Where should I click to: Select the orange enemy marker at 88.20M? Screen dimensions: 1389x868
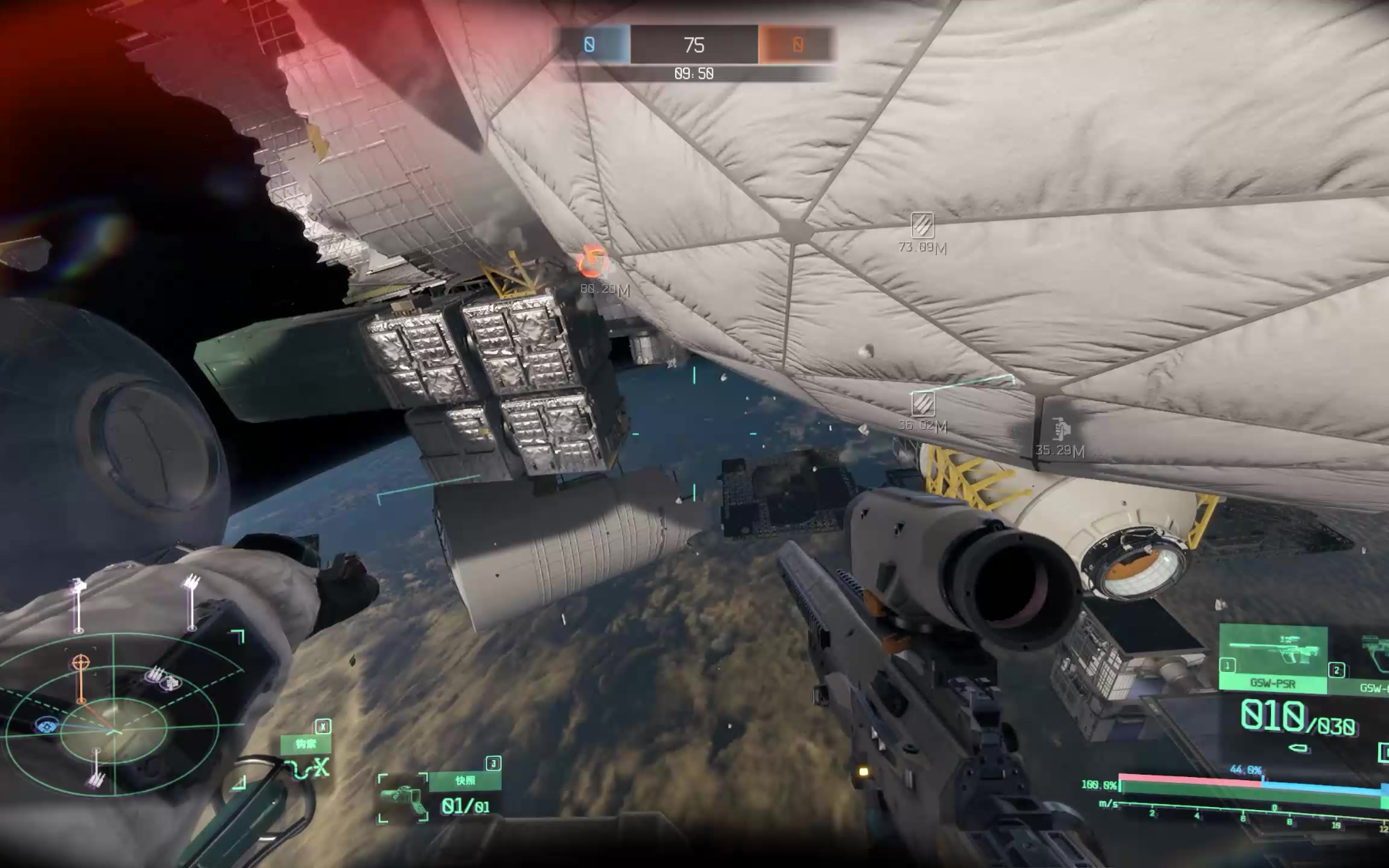coord(593,262)
